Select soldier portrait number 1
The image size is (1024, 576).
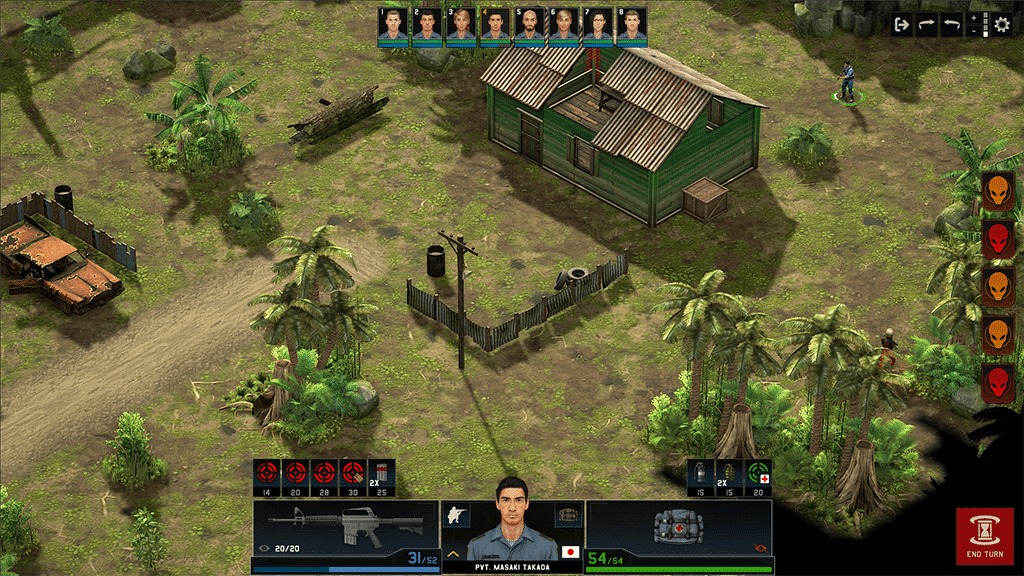(393, 25)
